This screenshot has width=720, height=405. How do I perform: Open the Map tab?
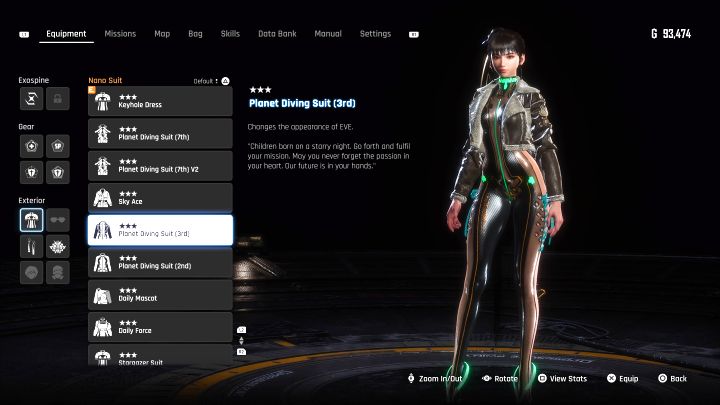(162, 33)
